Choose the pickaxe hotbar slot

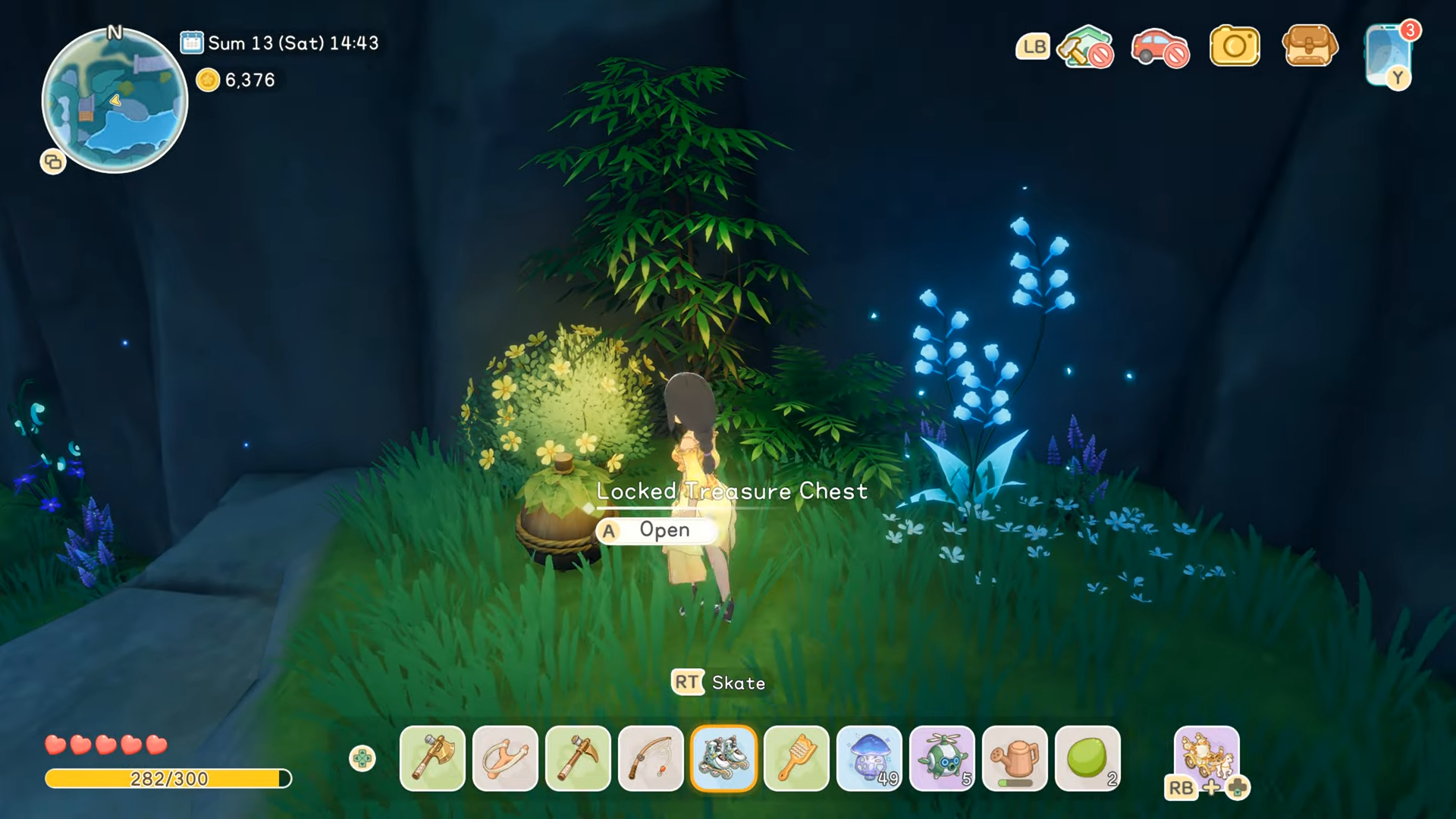point(578,758)
